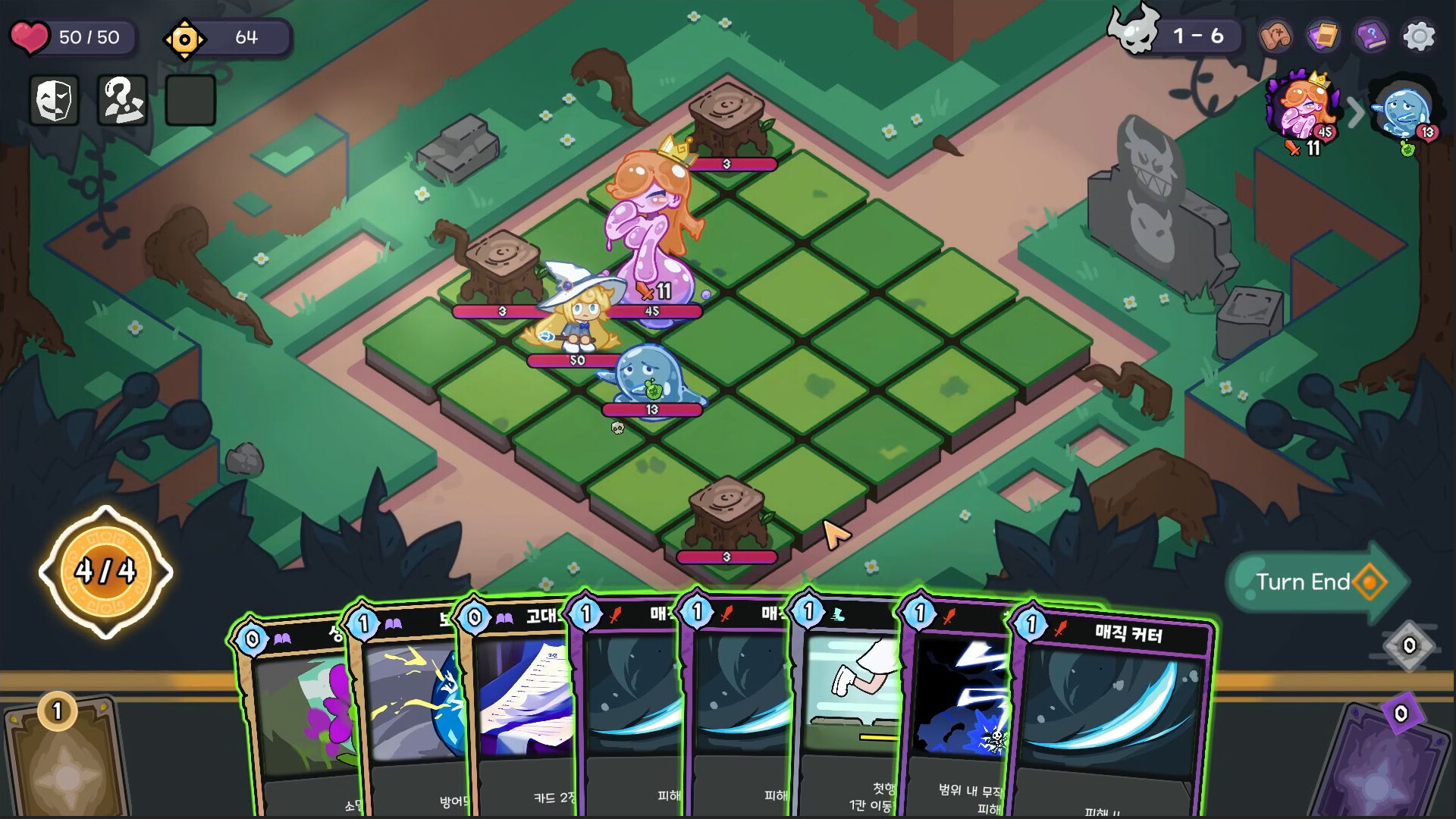Screen dimensions: 1456x819
Task: Select the theater mask icon
Action: (53, 100)
